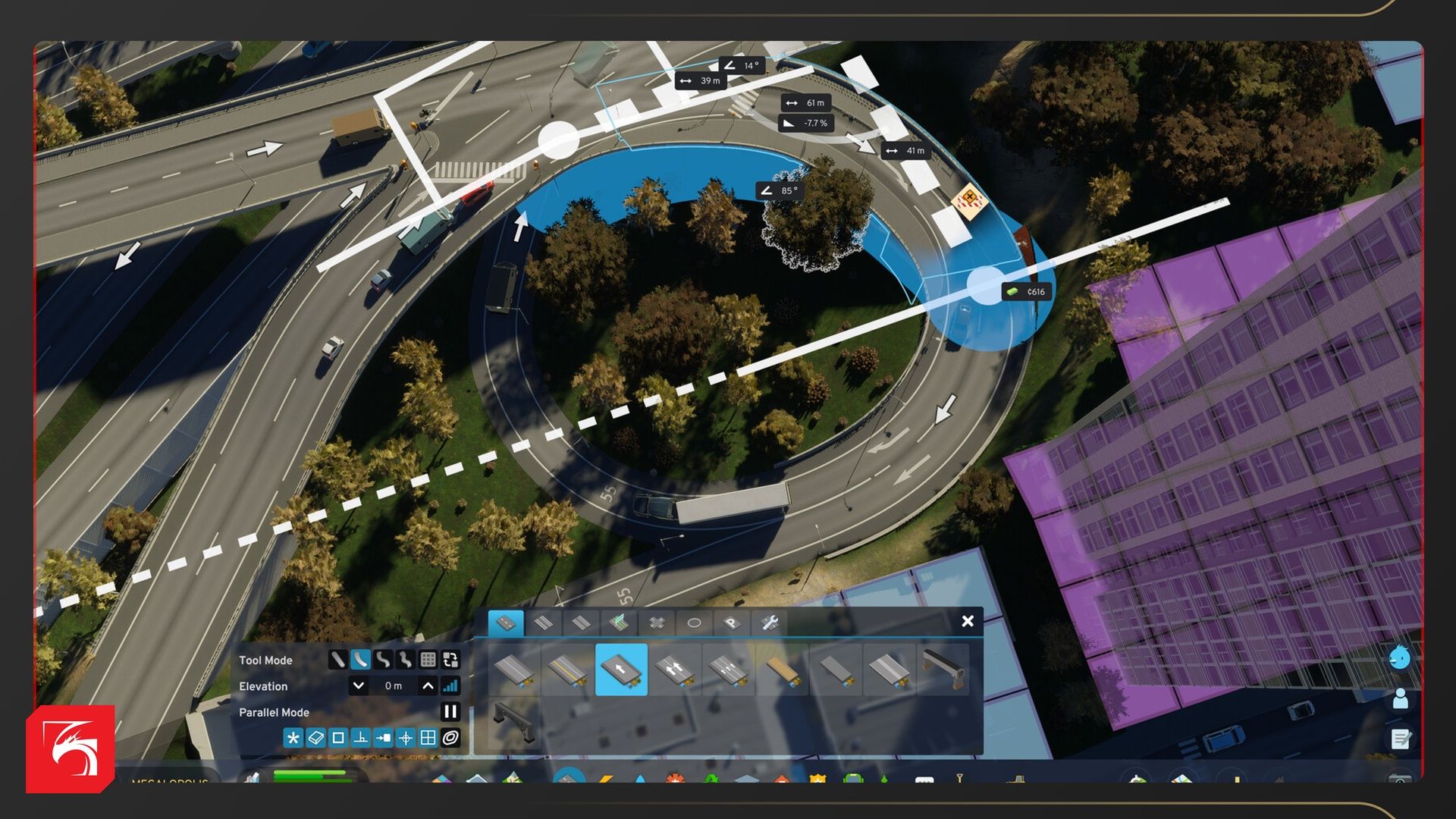This screenshot has height=819, width=1456.
Task: Close the road building panel
Action: tap(968, 621)
